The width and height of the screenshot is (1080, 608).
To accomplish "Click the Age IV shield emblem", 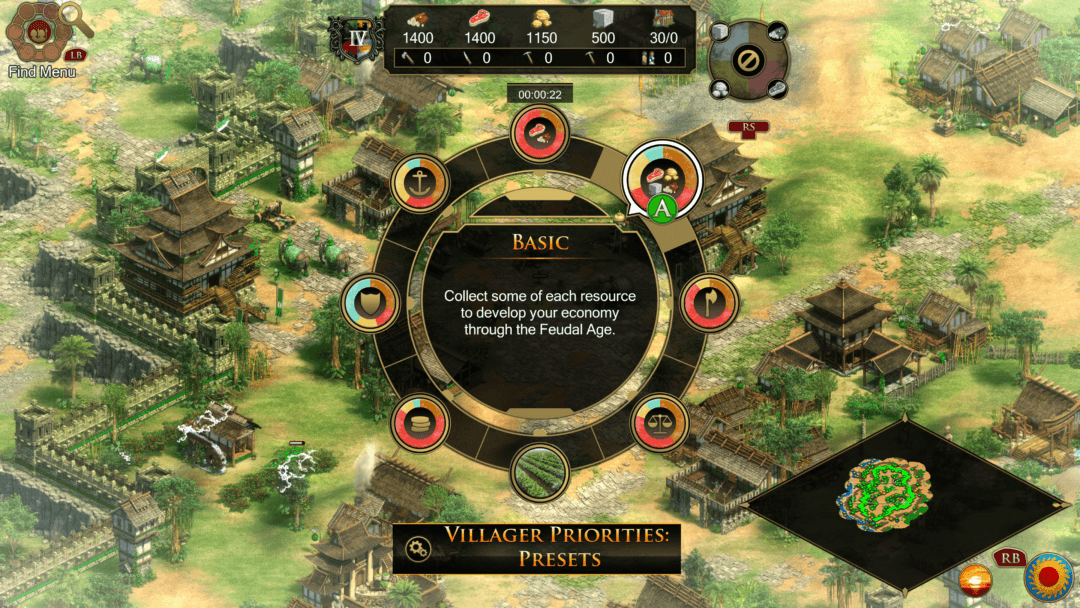I will [358, 39].
